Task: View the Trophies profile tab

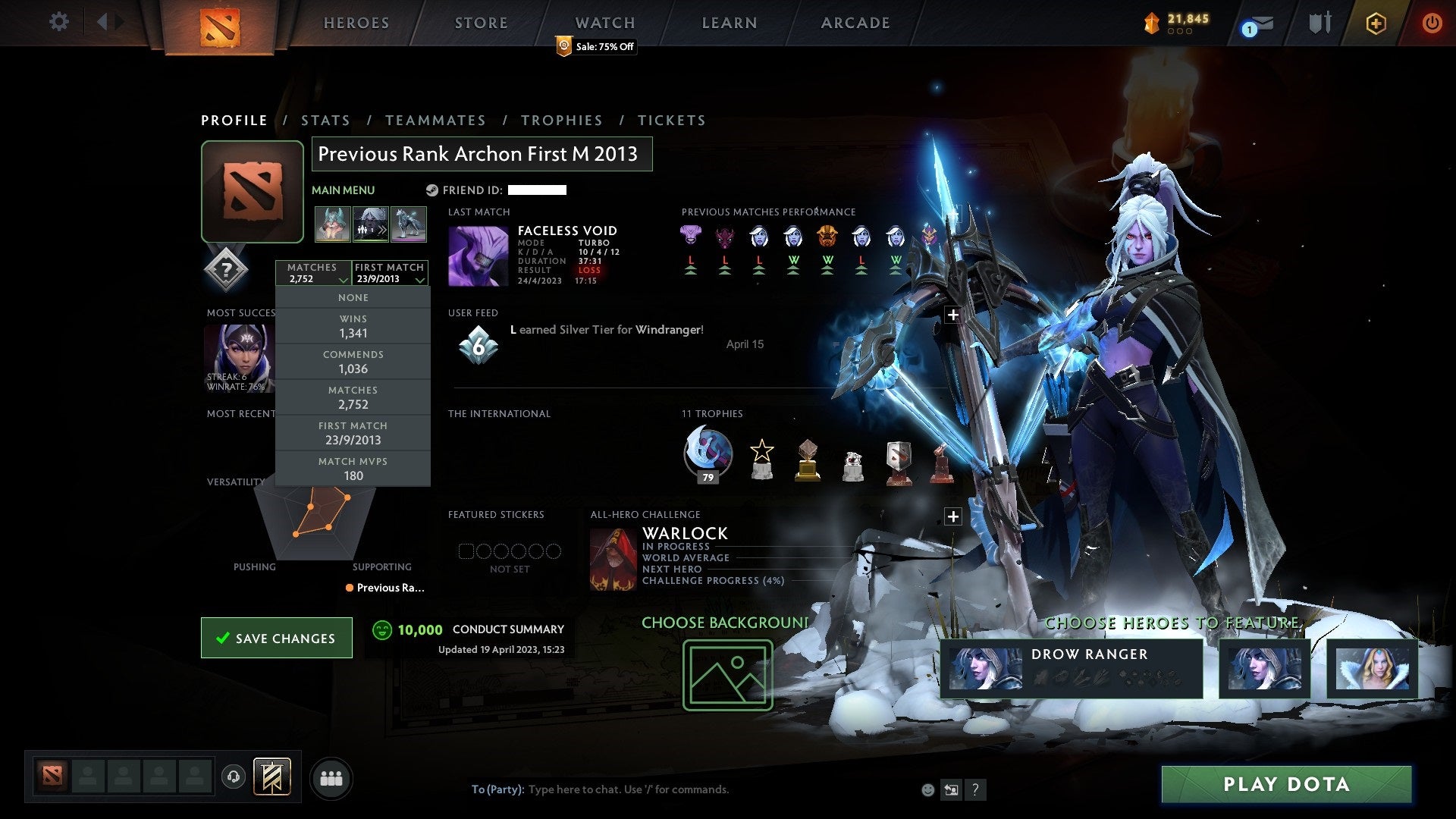Action: 561,121
